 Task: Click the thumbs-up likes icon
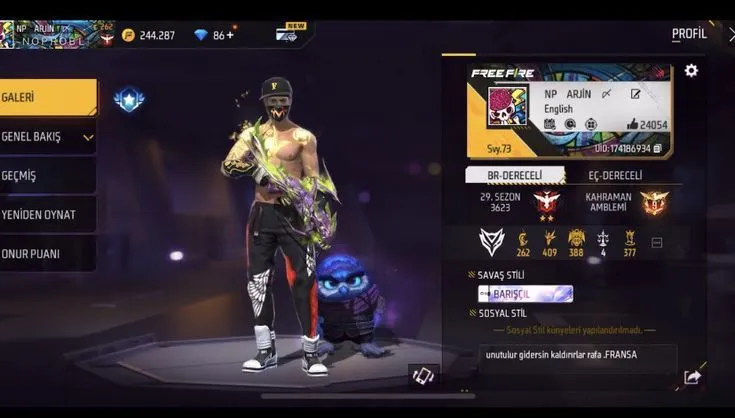632,125
